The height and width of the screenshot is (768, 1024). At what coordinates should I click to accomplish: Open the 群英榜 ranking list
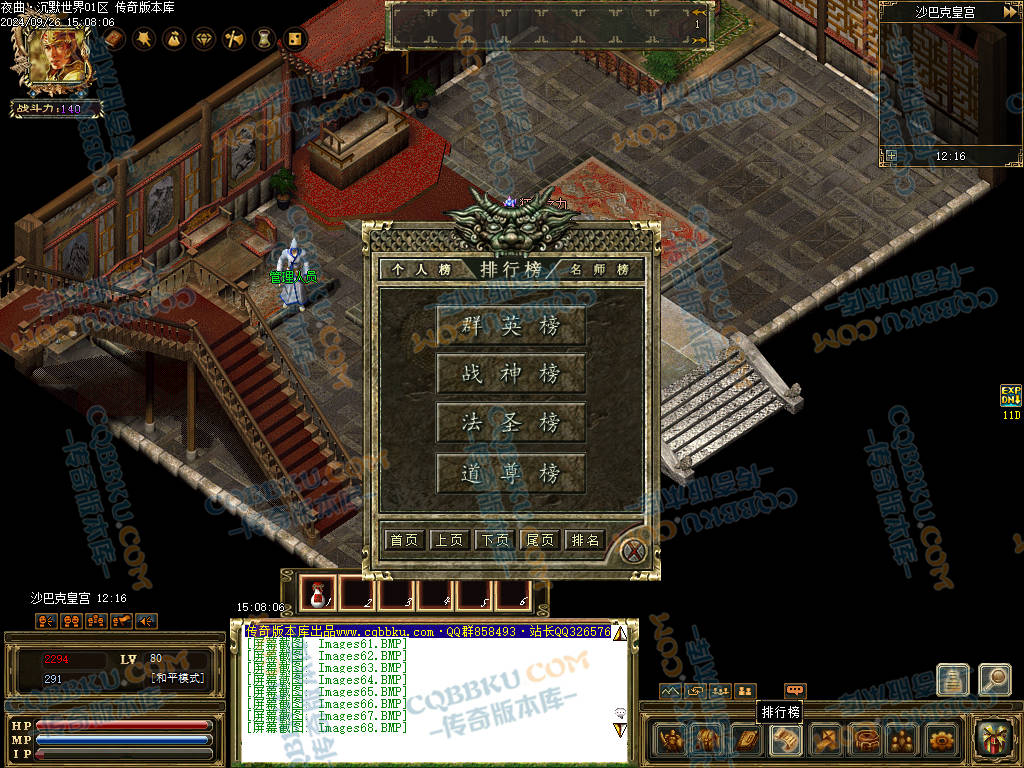pyautogui.click(x=511, y=325)
